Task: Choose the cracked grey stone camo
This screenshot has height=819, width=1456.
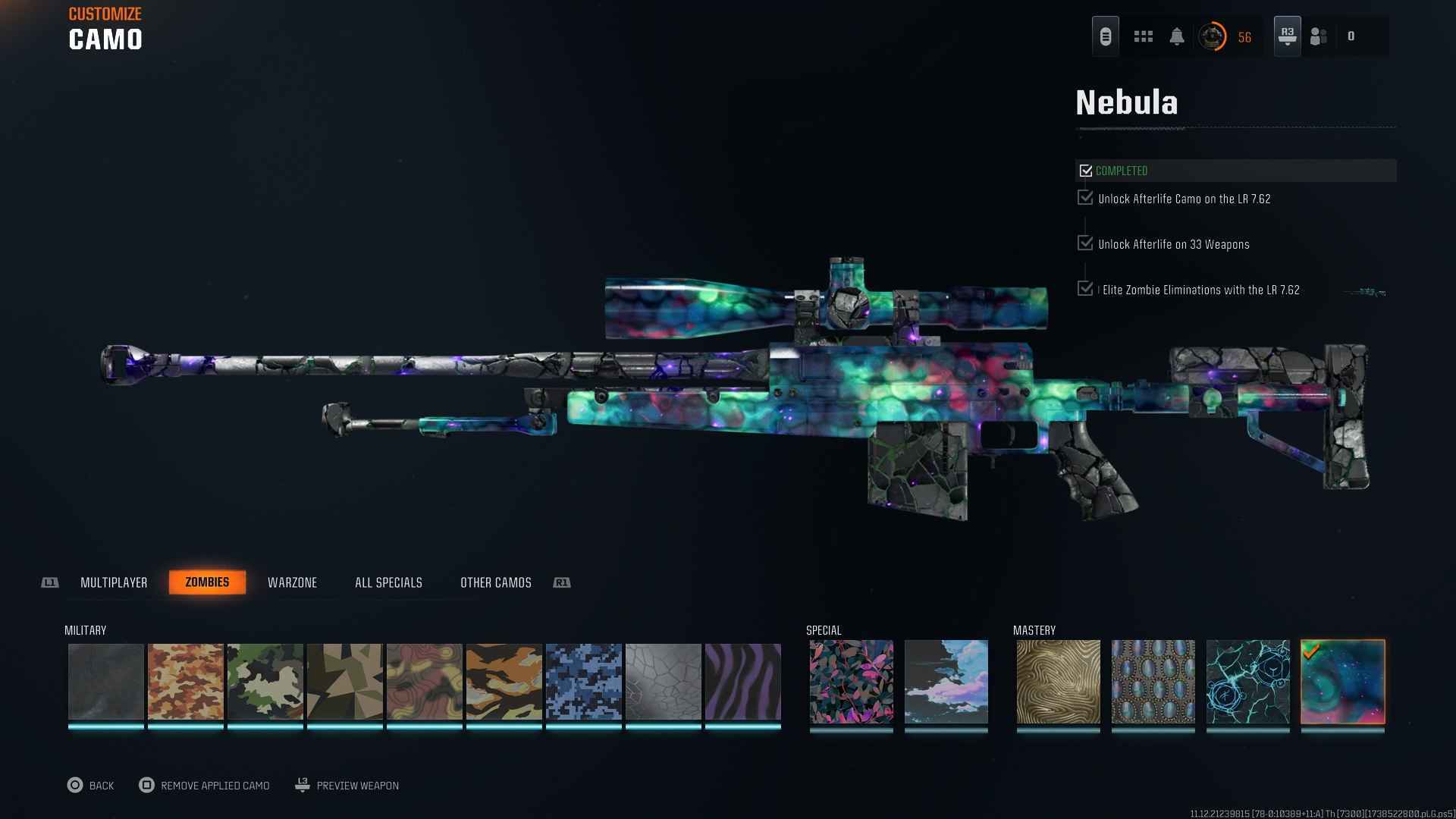Action: (x=664, y=682)
